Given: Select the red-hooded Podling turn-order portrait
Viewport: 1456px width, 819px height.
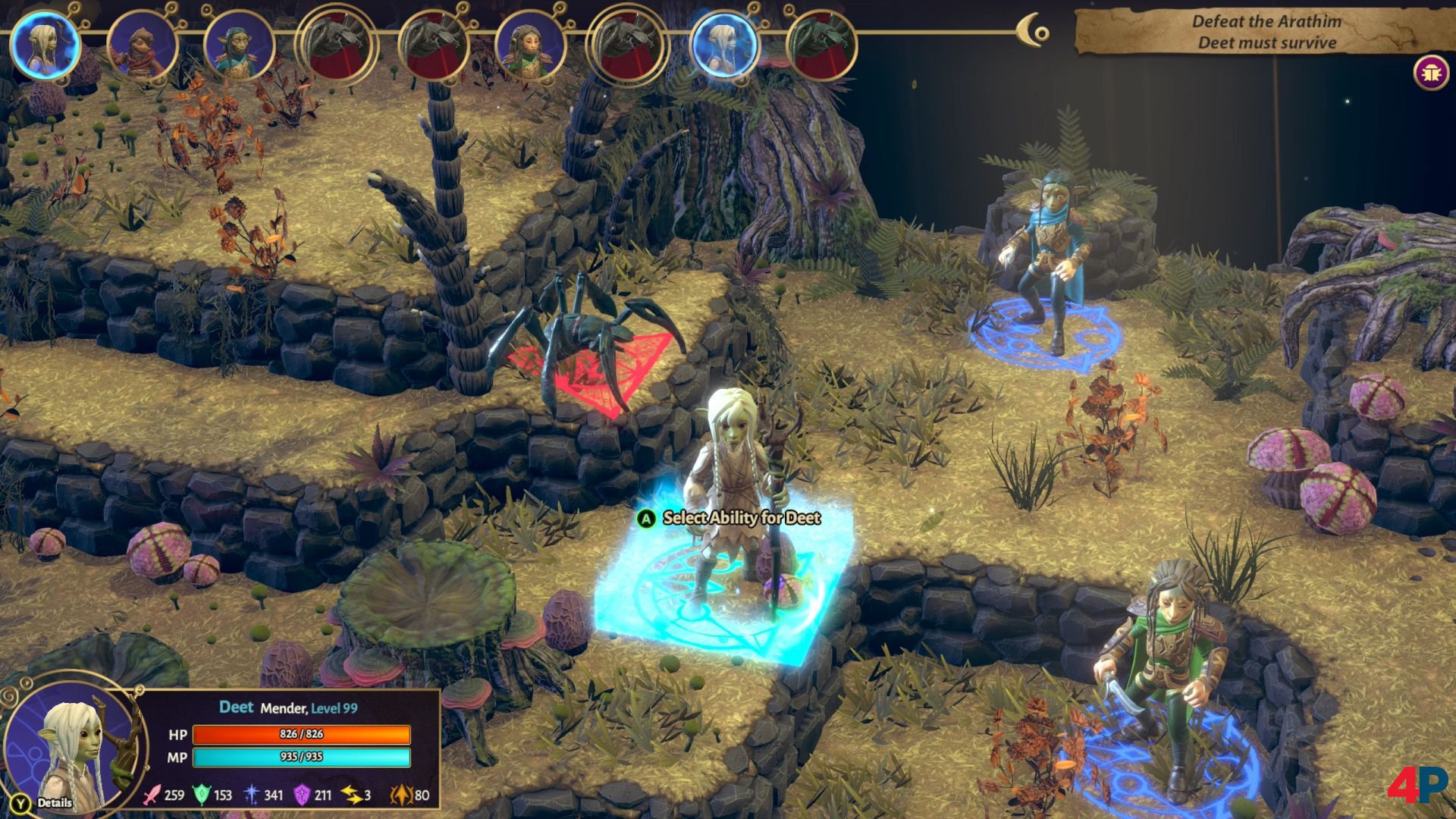Looking at the screenshot, I should (142, 47).
